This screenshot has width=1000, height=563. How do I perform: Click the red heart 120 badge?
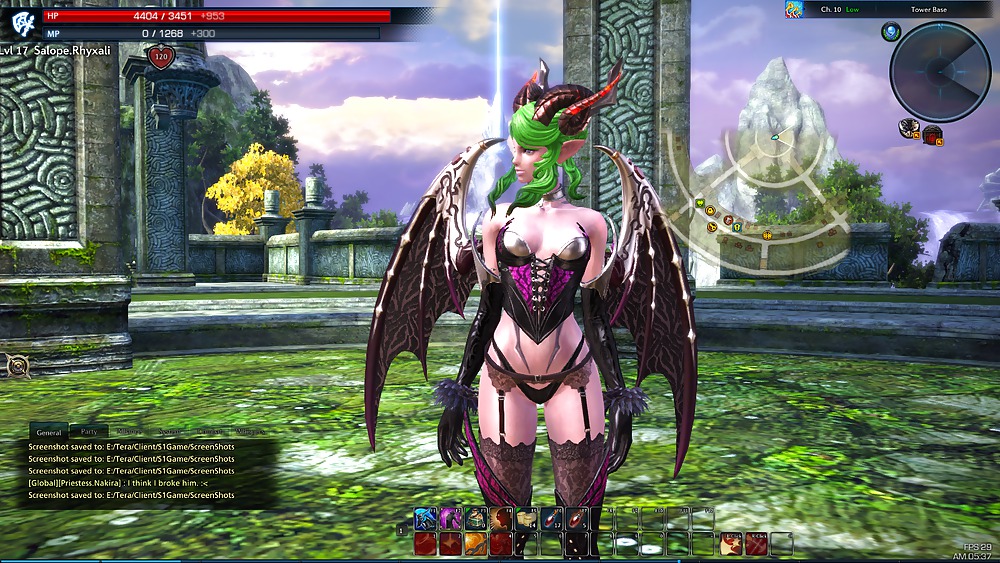tap(160, 57)
